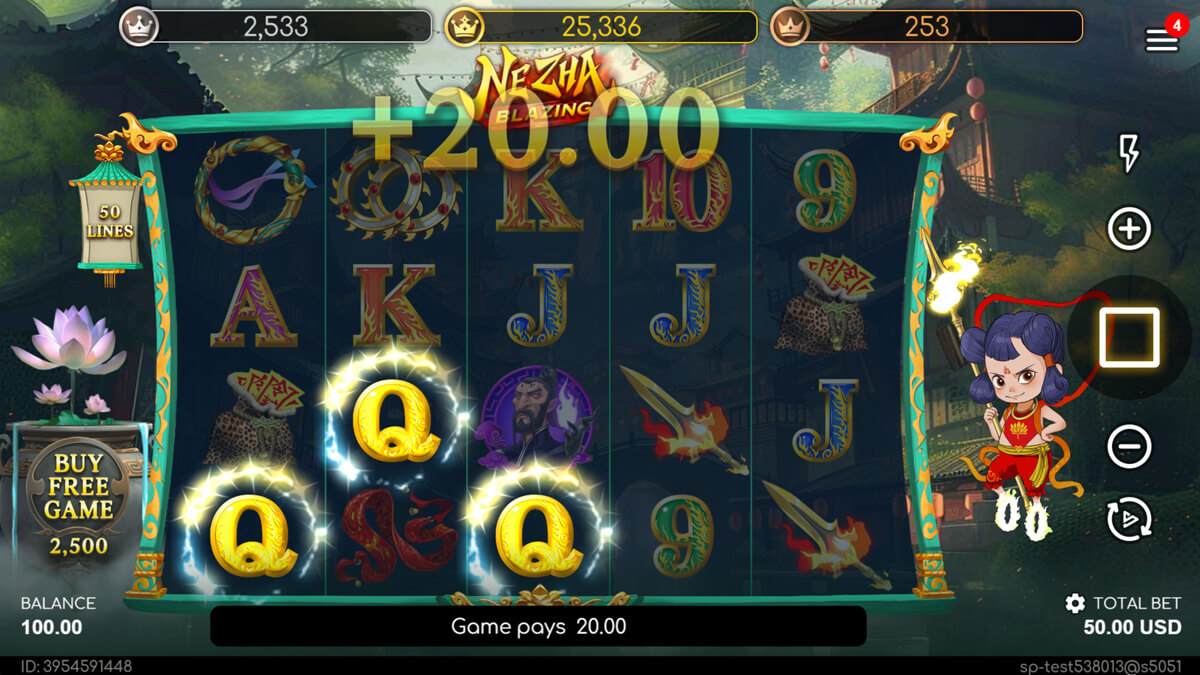
Task: Increase the bet with the plus button
Action: (x=1129, y=229)
